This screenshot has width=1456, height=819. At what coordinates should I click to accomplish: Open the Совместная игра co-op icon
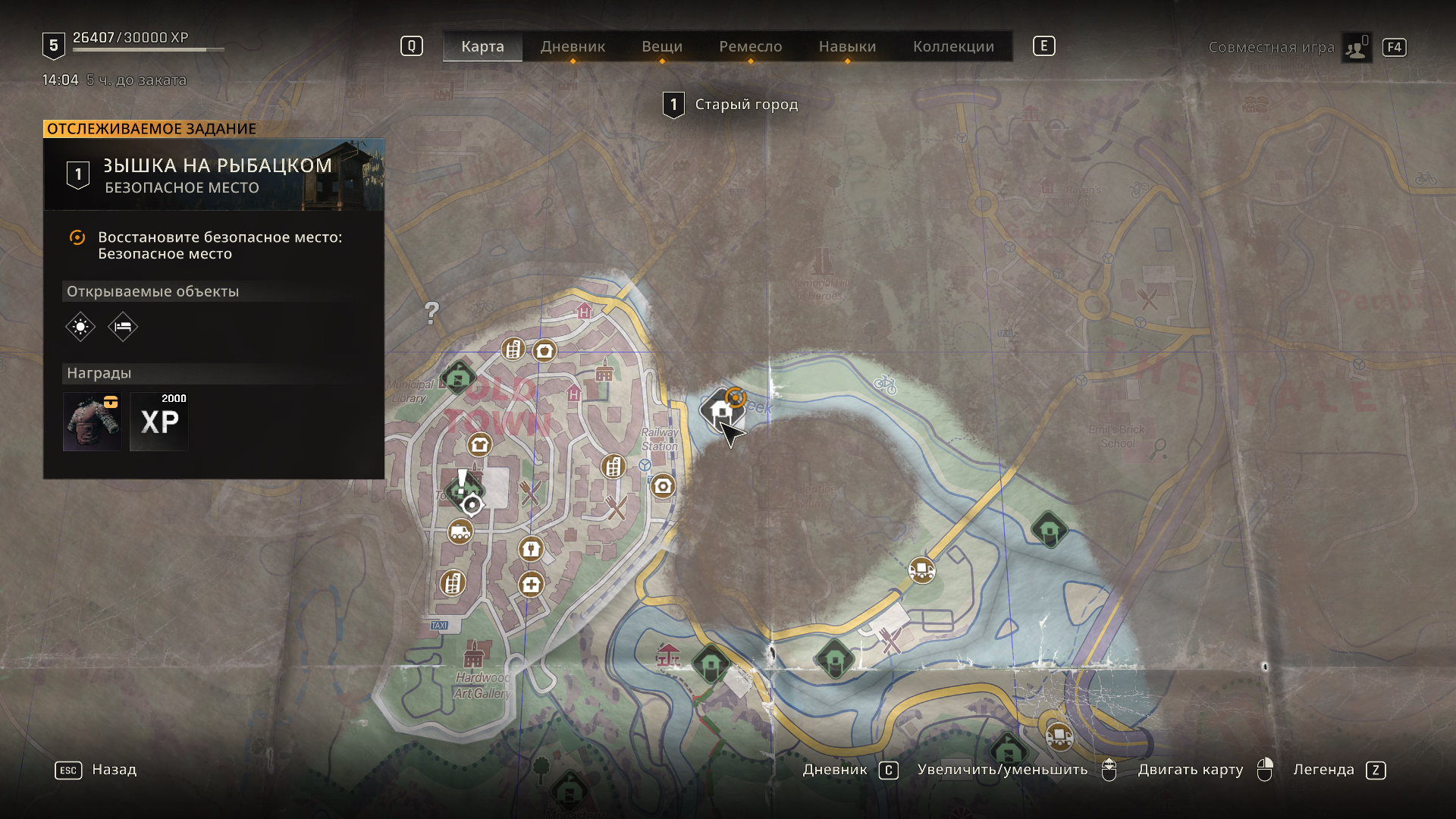click(1355, 48)
